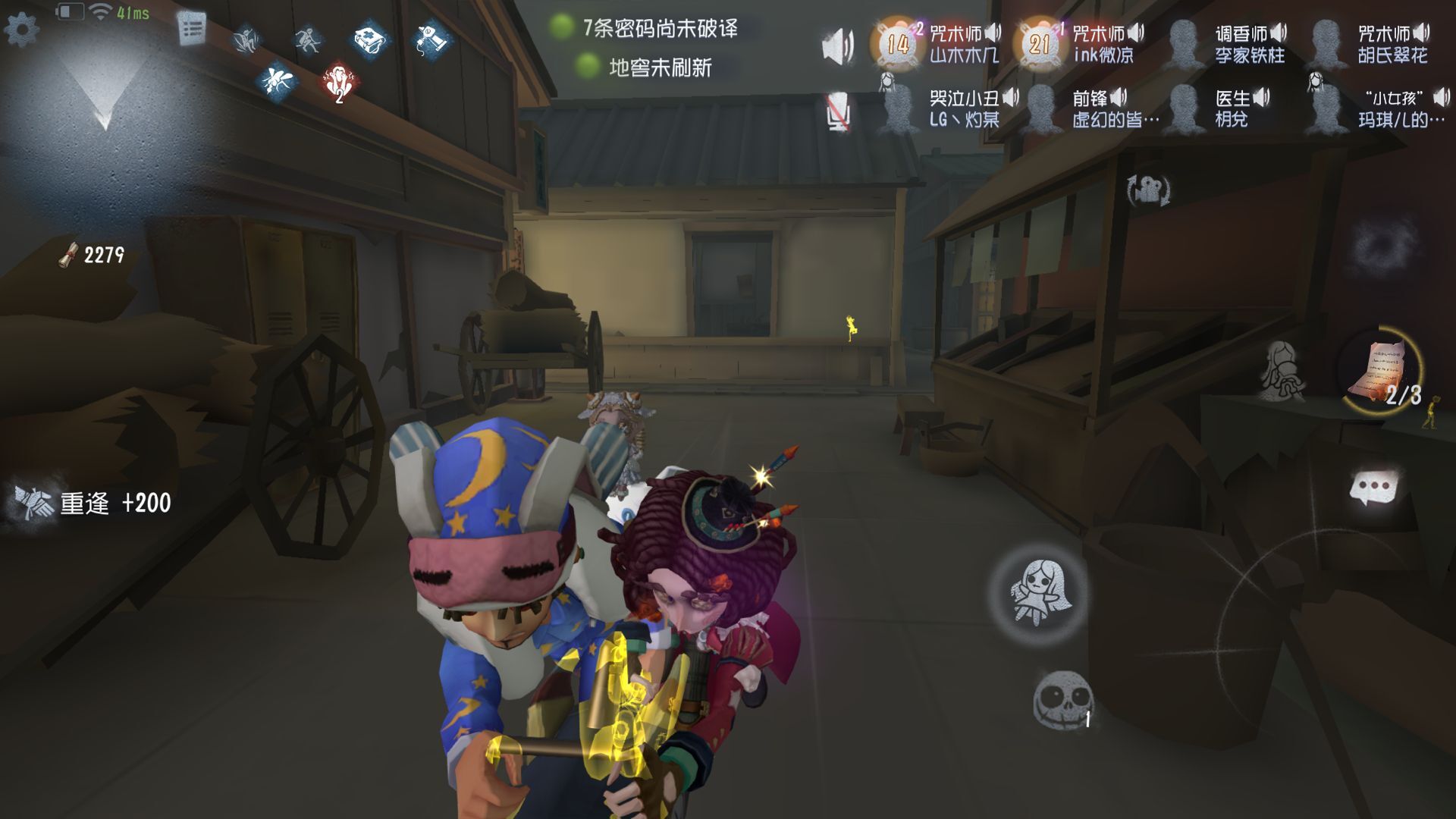The height and width of the screenshot is (819, 1456).
Task: Select teammate ink微凉 portrait
Action: [1039, 44]
